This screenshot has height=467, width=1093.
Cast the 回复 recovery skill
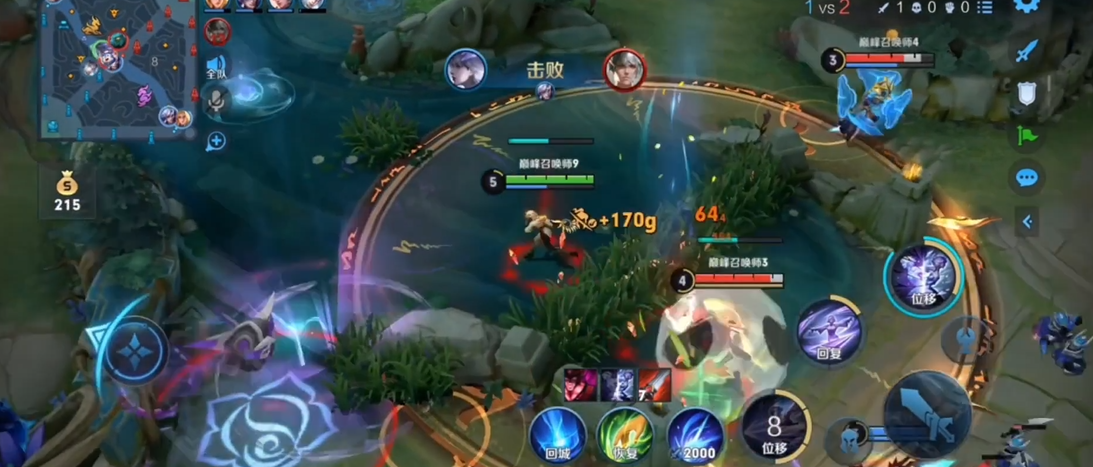[x=830, y=332]
